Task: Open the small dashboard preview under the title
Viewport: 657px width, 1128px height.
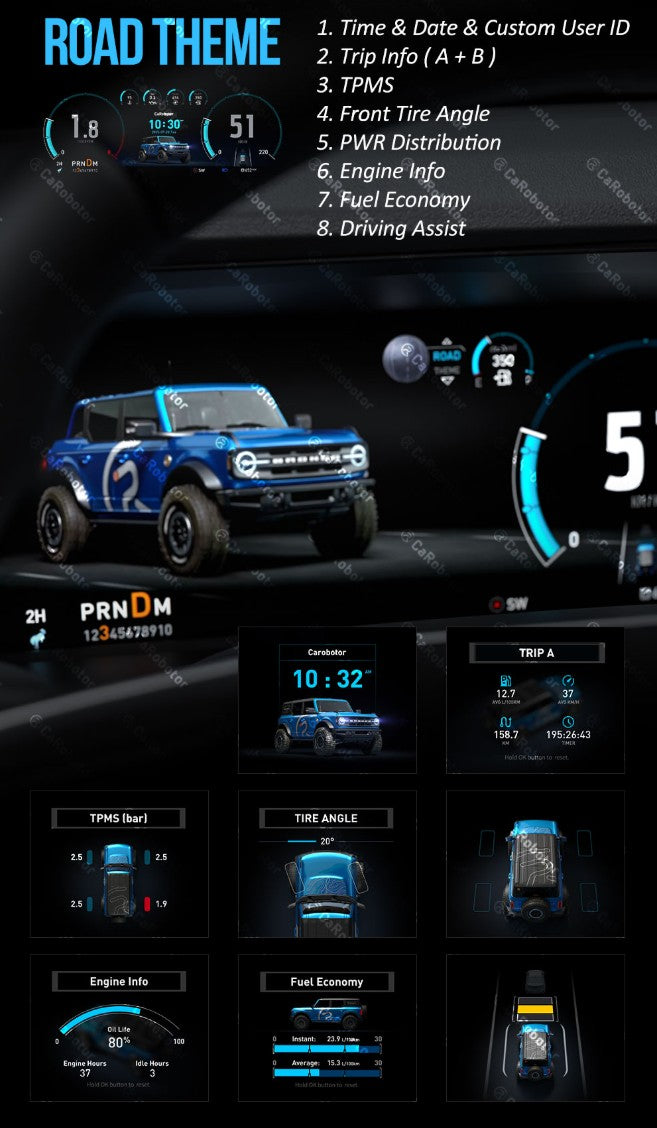Action: coord(162,137)
